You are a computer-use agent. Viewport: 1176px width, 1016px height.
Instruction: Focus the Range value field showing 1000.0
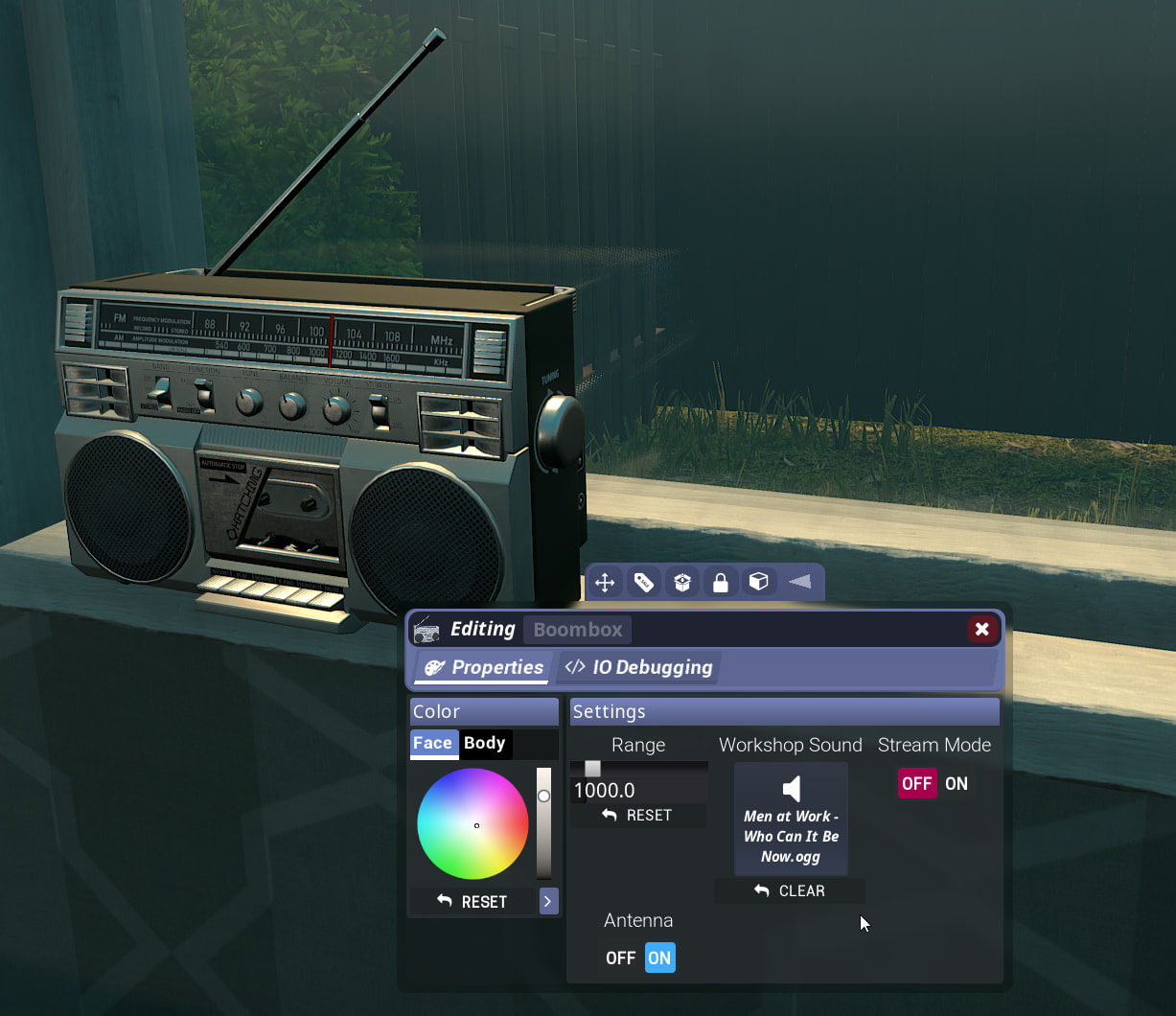tap(637, 790)
